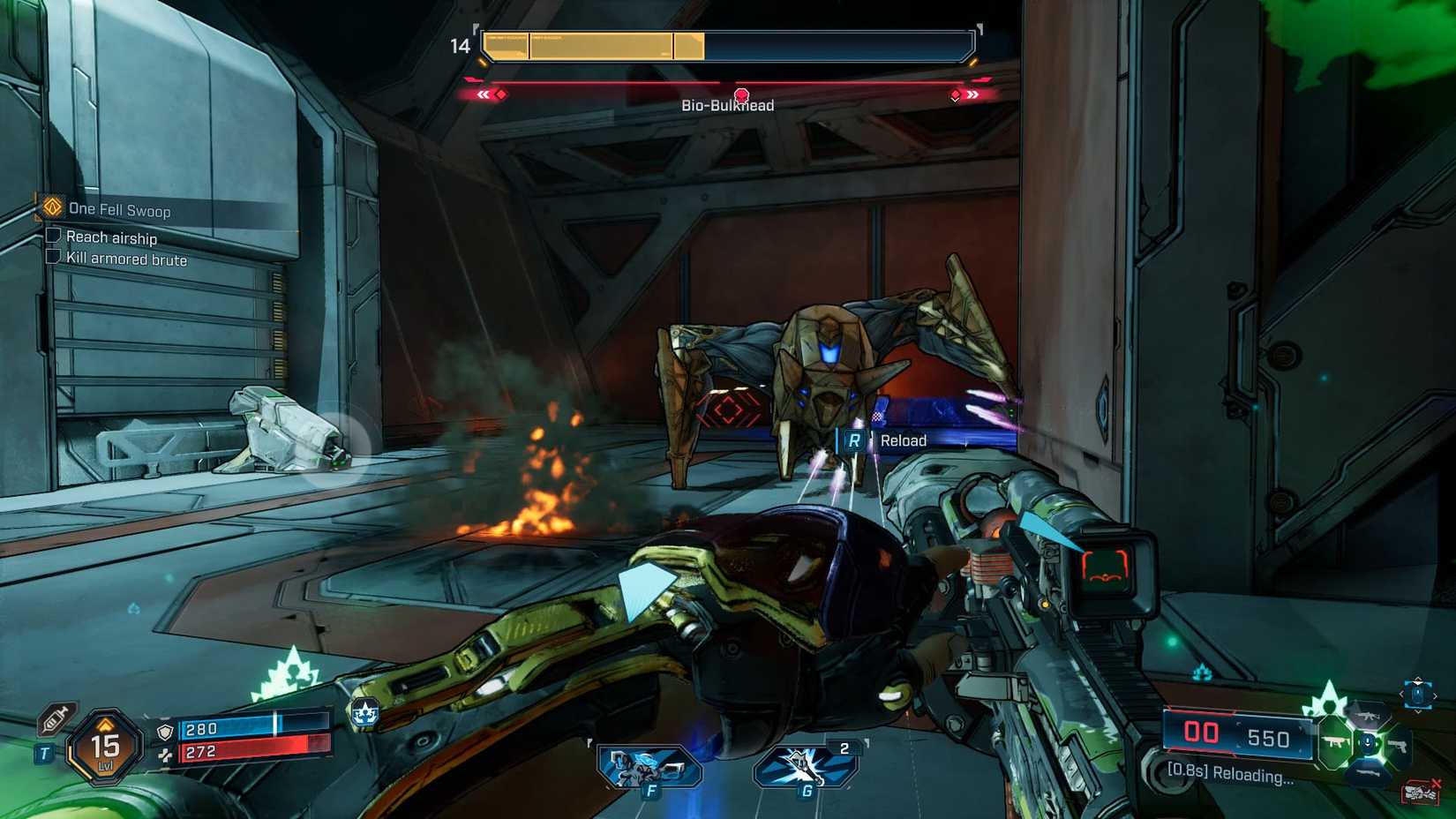The image size is (1456, 819).
Task: Switch to the top assault rifle slot
Action: click(1368, 717)
